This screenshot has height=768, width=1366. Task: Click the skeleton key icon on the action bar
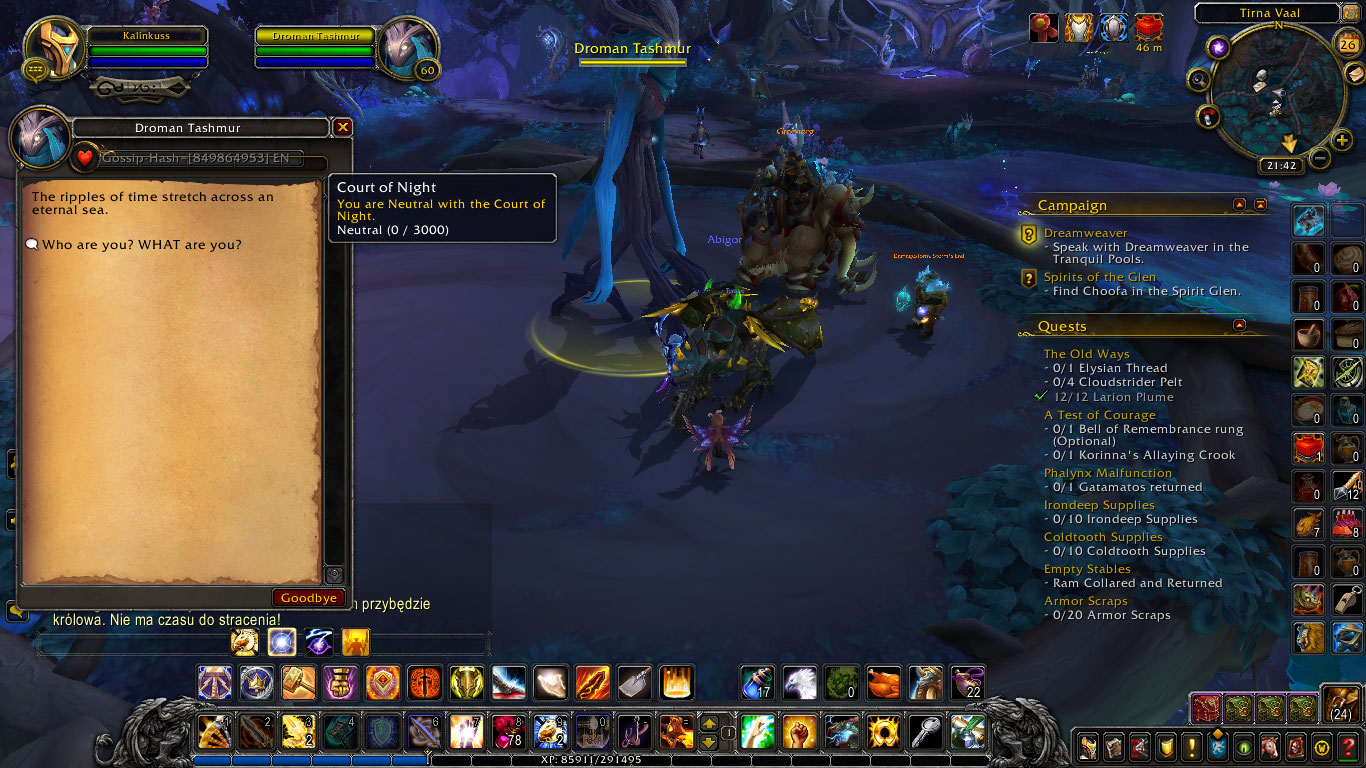[x=925, y=732]
